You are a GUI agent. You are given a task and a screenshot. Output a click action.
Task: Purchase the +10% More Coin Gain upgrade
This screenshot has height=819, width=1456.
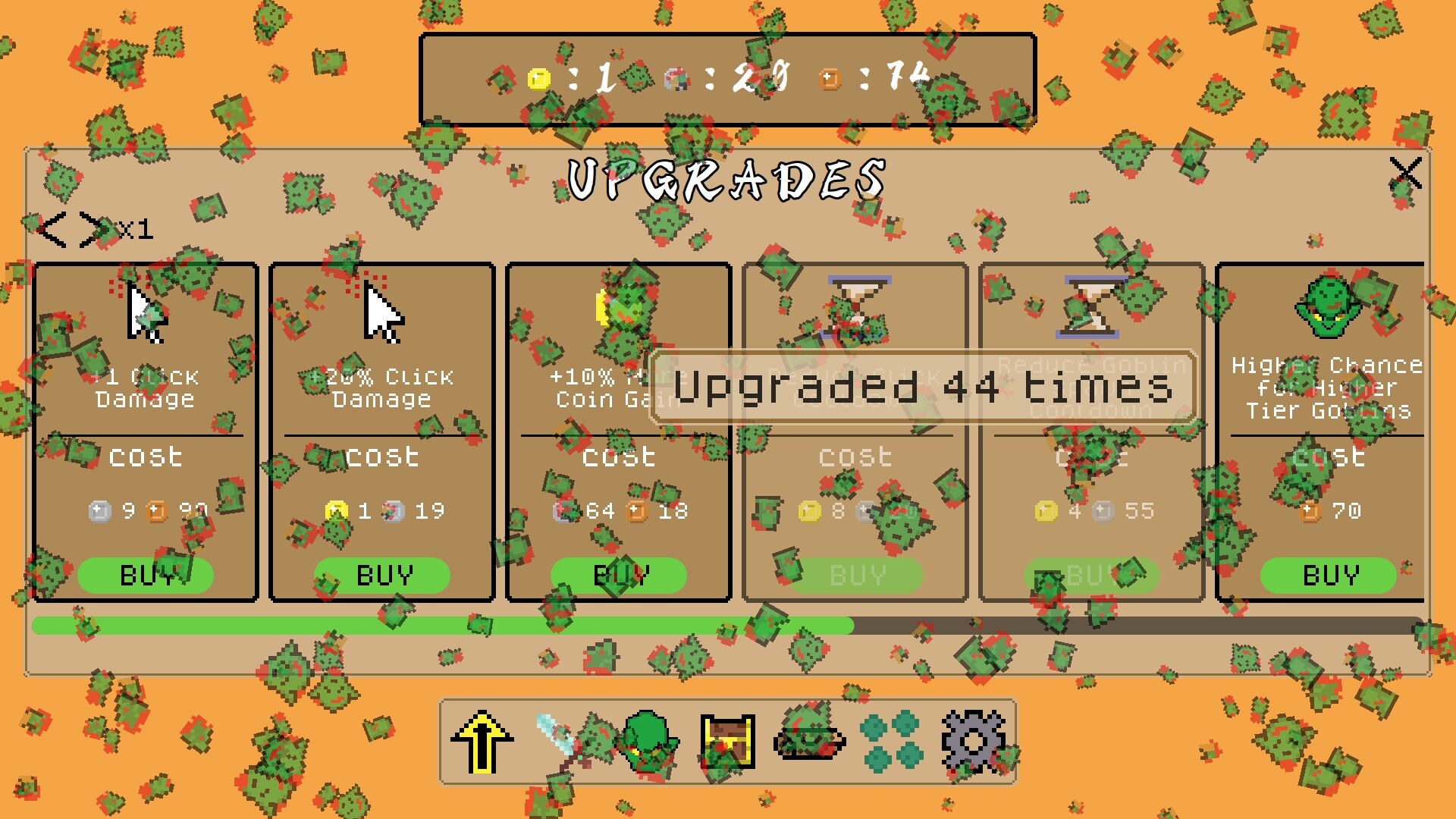pos(620,575)
